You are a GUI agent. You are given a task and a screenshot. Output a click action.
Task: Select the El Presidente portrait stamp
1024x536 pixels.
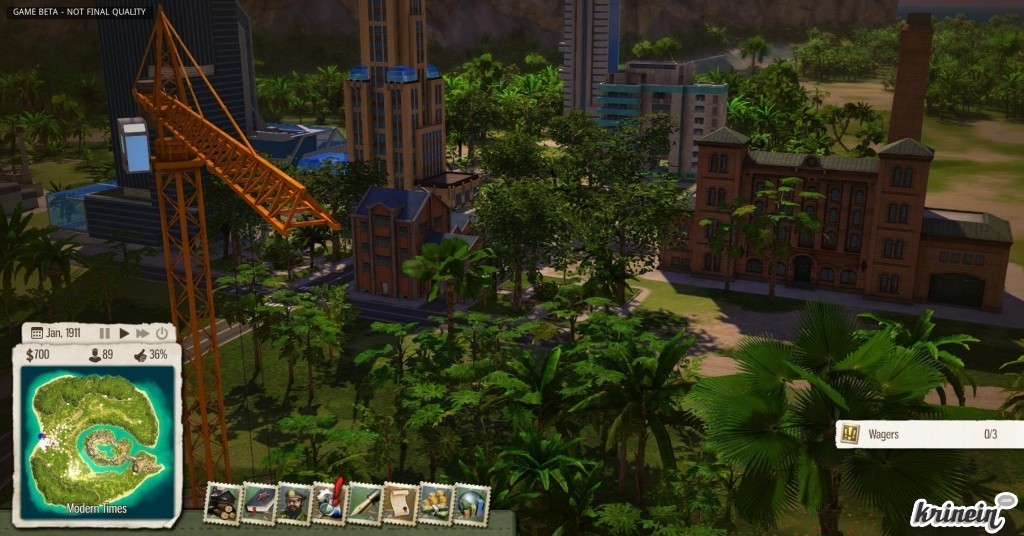click(x=294, y=503)
